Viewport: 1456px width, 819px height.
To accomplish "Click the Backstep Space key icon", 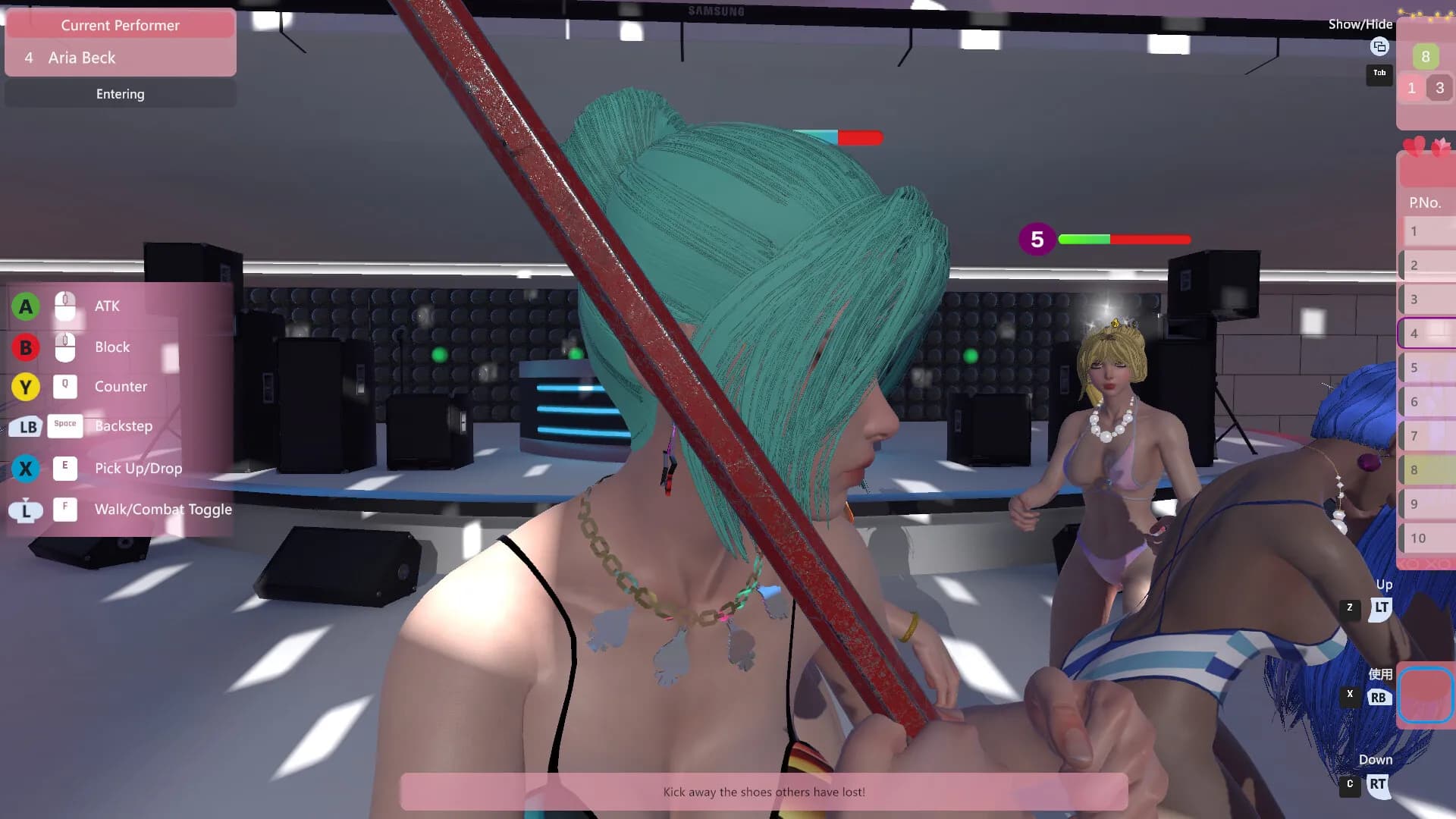I will point(66,426).
